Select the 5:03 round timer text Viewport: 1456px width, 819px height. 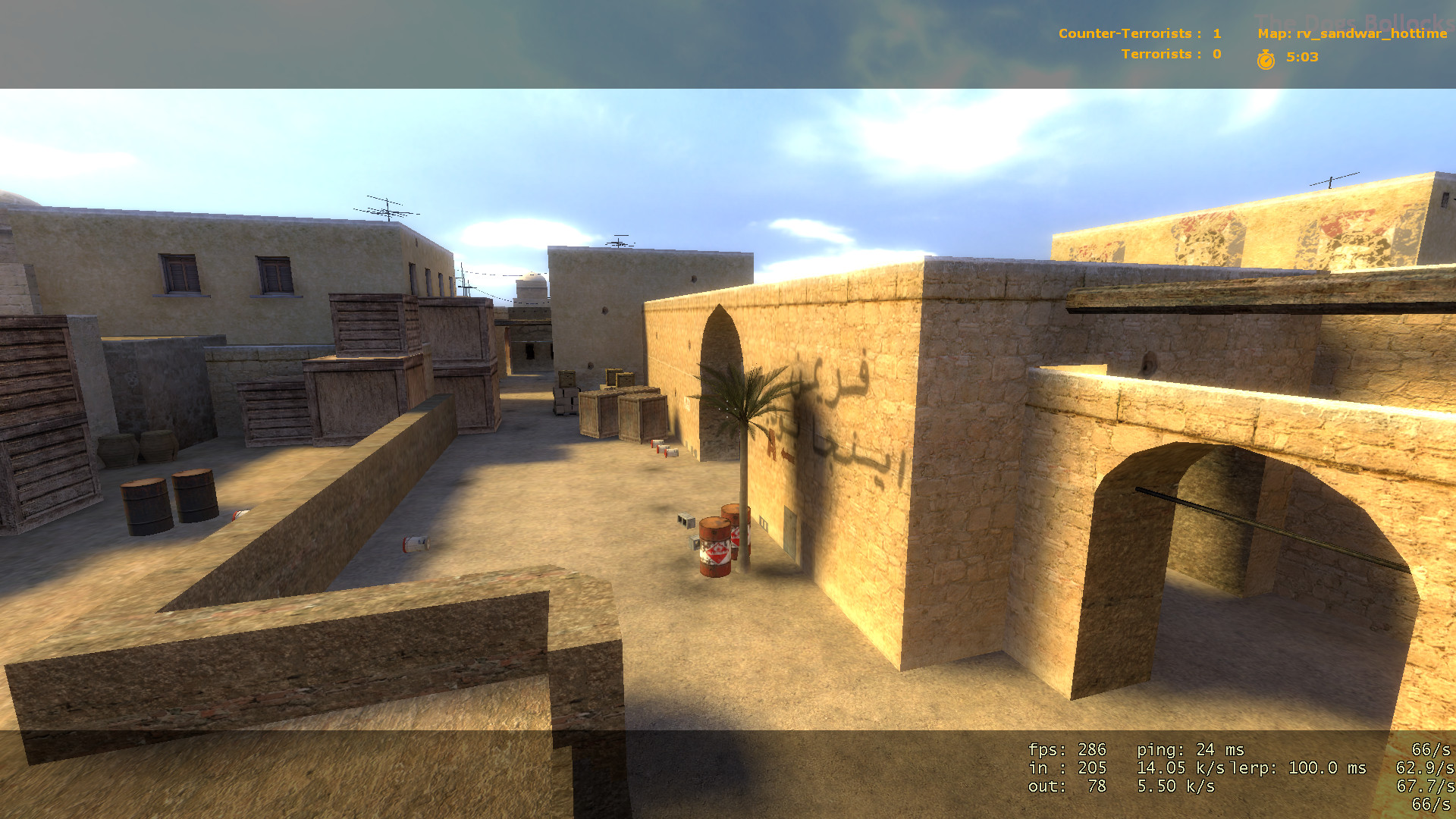(1301, 55)
